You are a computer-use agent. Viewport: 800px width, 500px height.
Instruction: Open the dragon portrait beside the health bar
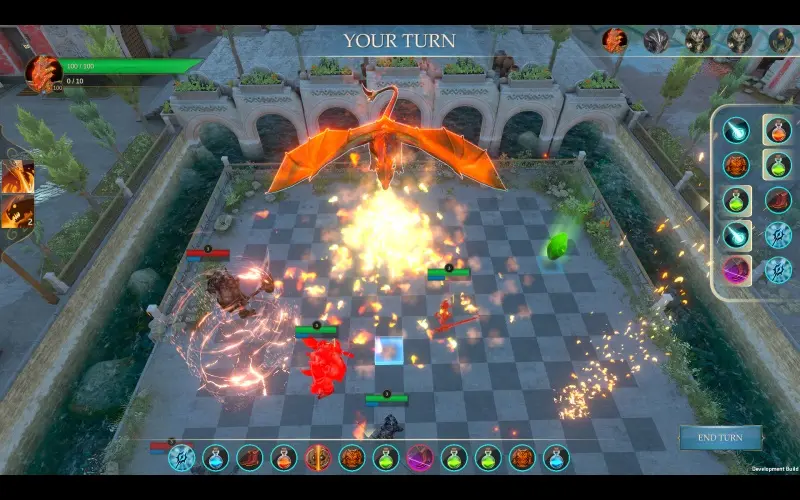click(x=44, y=73)
